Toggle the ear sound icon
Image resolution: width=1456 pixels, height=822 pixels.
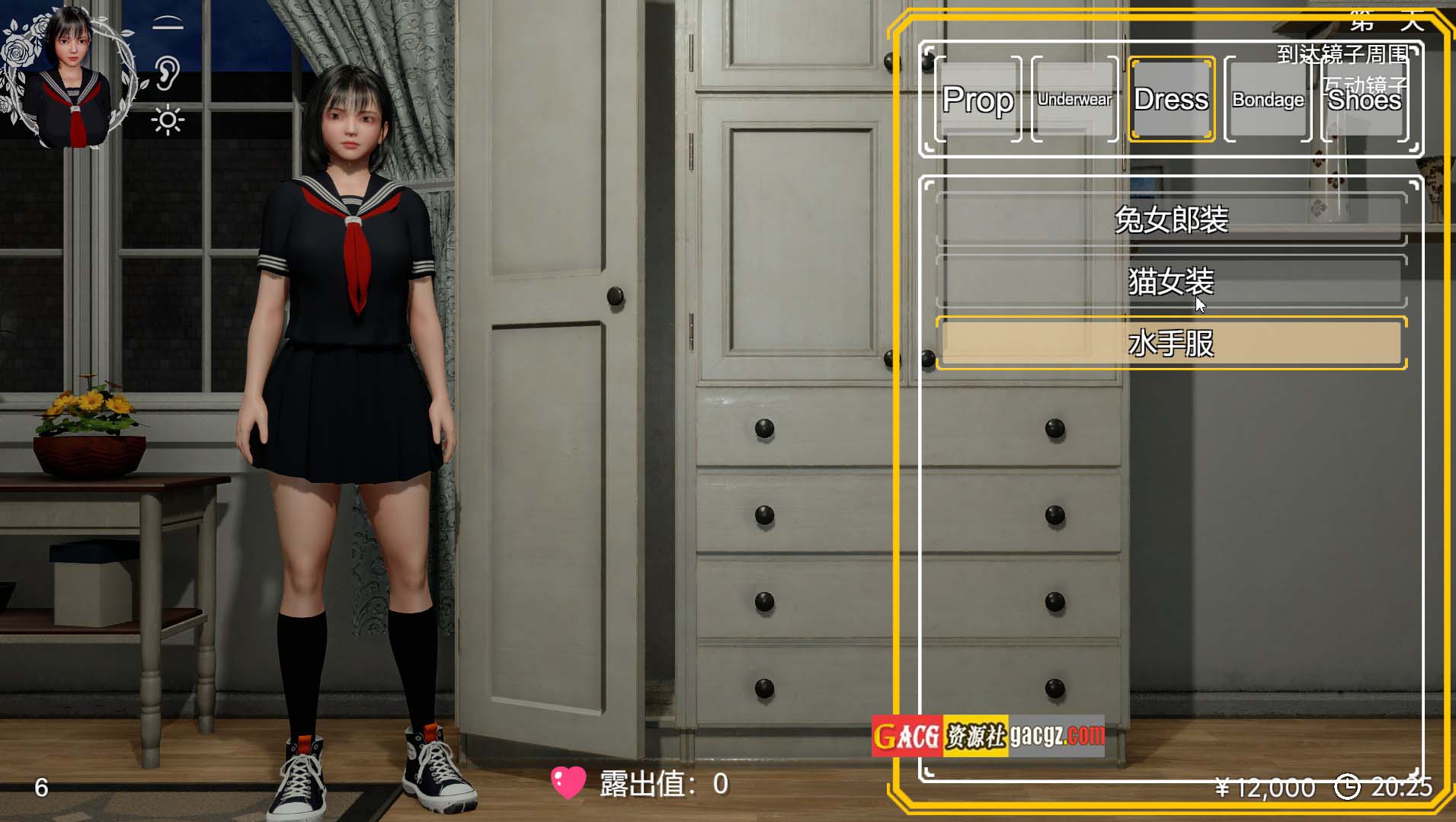168,72
